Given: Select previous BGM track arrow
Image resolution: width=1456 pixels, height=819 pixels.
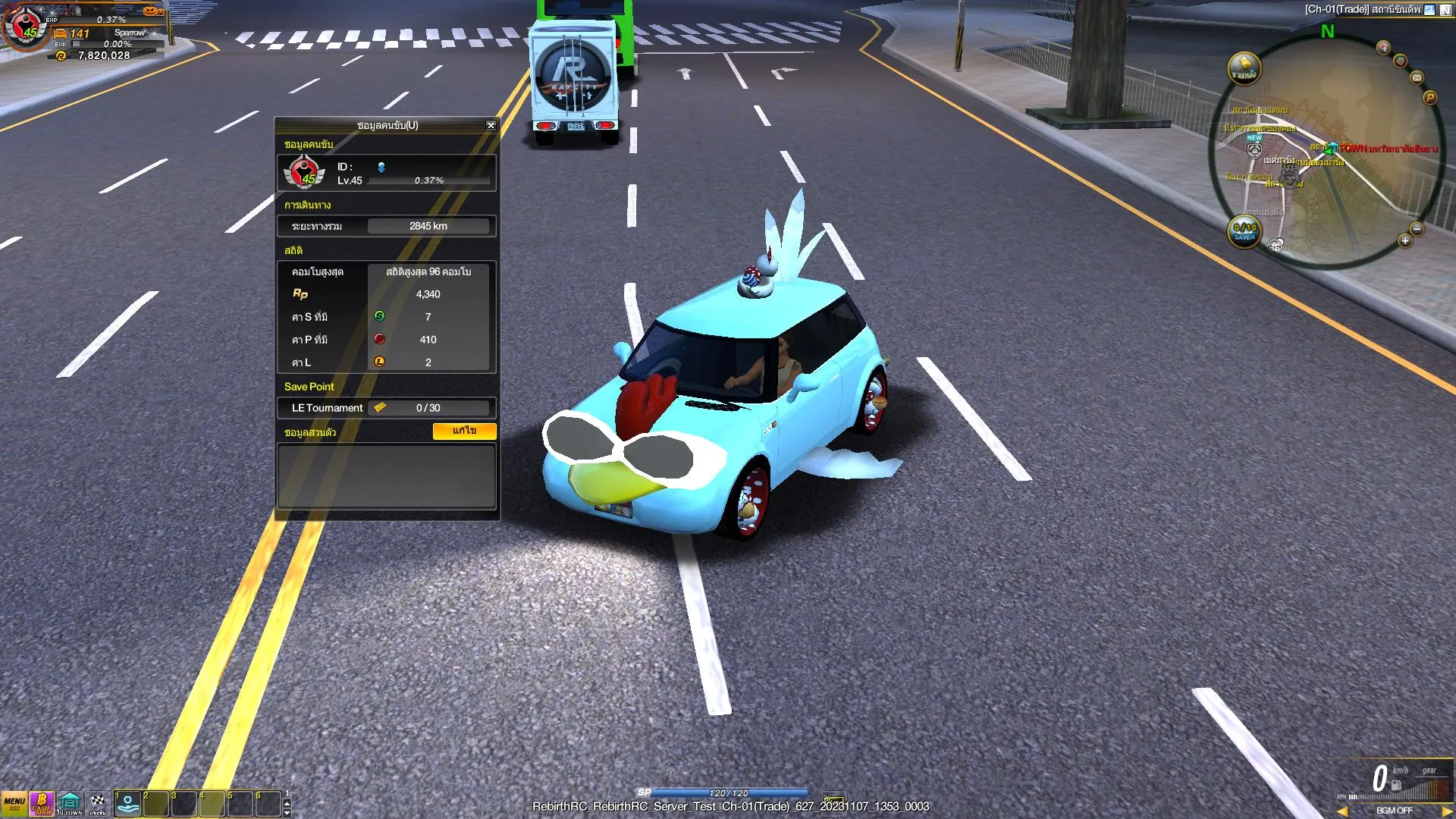Looking at the screenshot, I should tap(1342, 811).
